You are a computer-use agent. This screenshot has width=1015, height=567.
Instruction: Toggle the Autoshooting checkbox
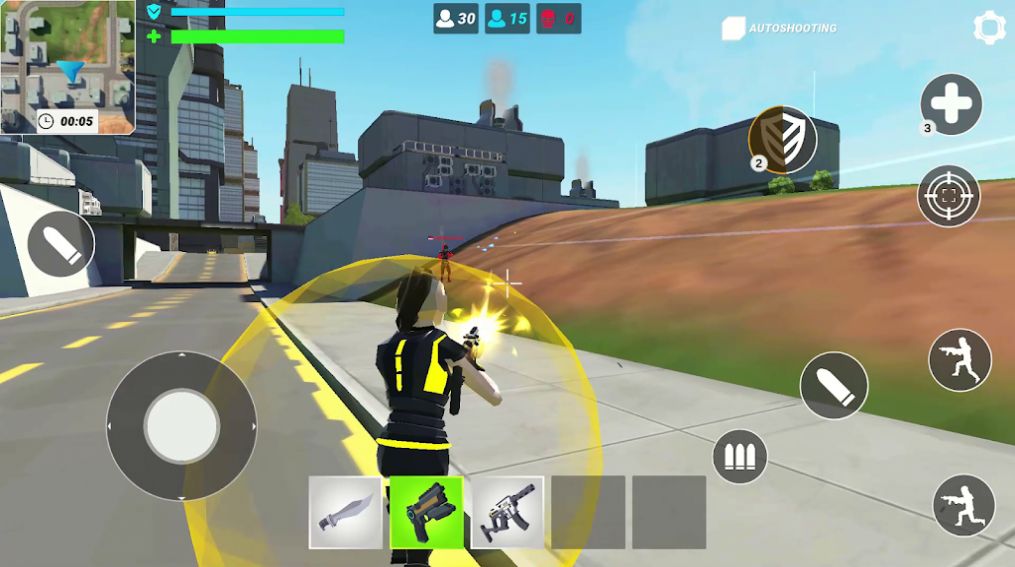[733, 28]
